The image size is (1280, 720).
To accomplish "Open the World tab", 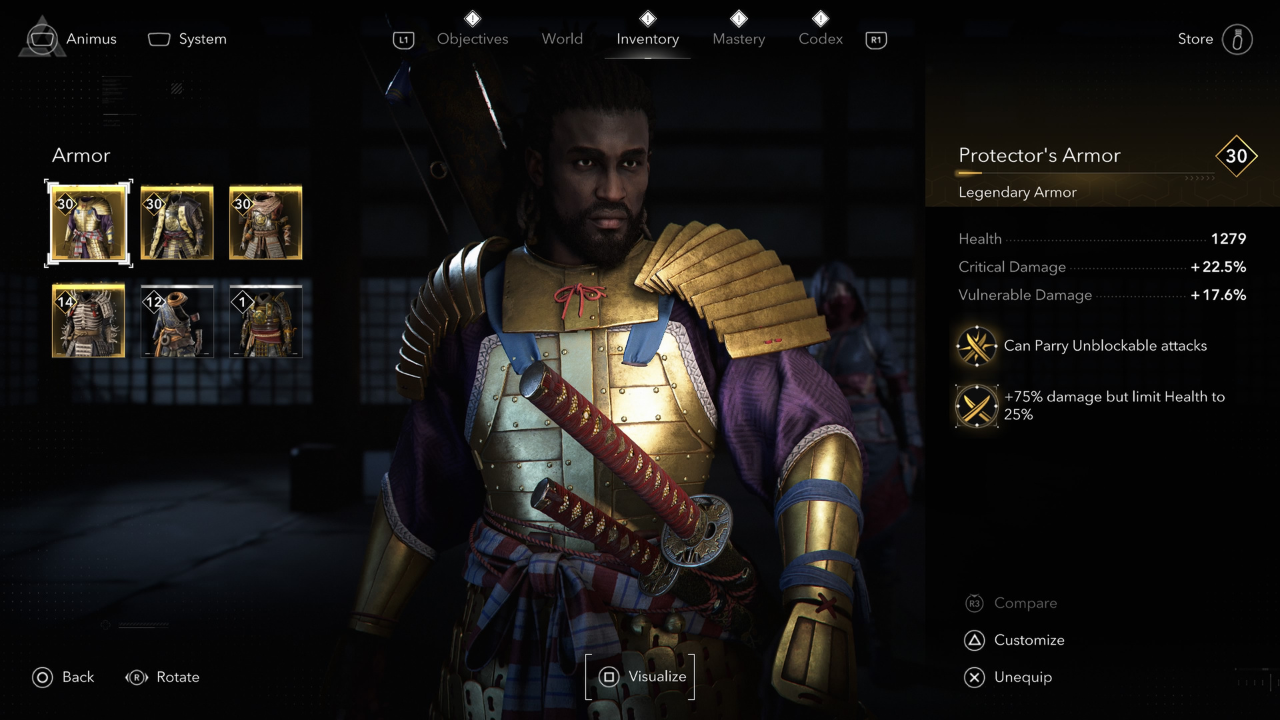I will pos(562,39).
